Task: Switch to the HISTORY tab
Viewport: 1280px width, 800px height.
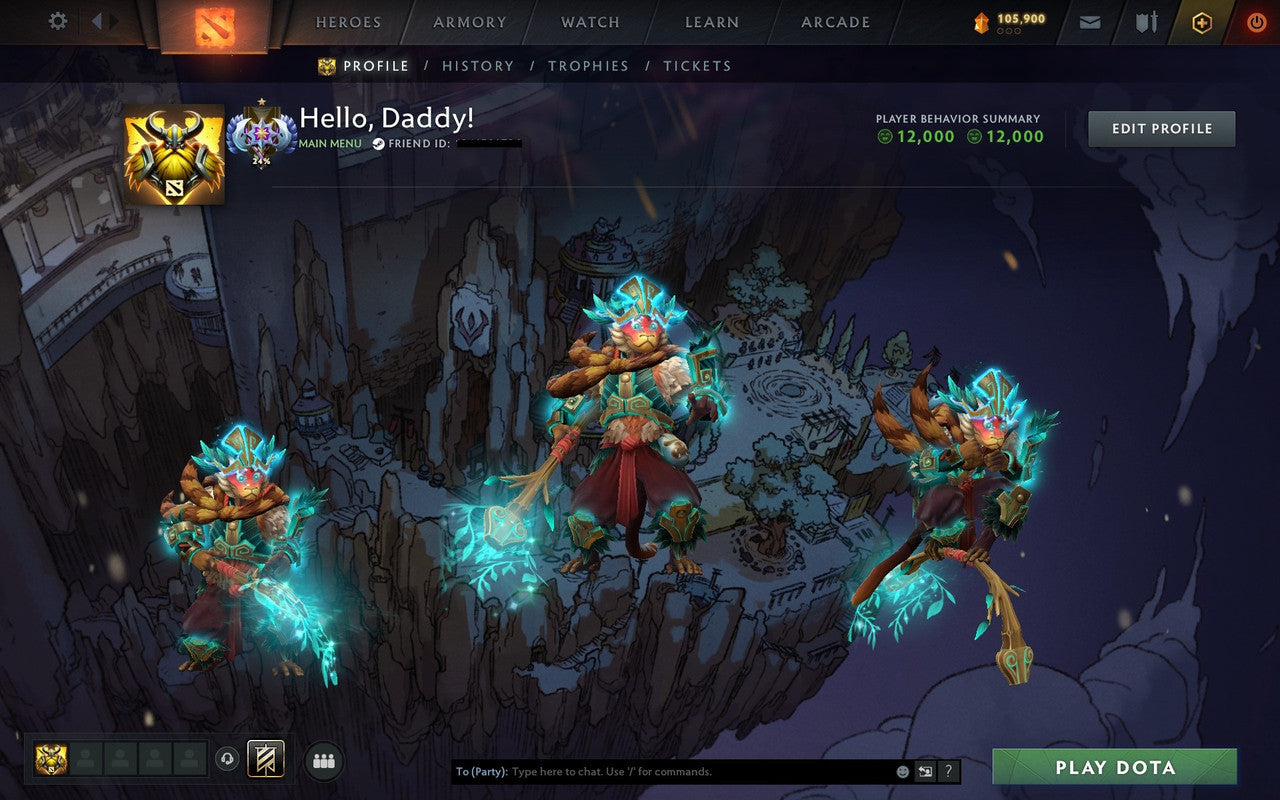Action: pos(478,66)
